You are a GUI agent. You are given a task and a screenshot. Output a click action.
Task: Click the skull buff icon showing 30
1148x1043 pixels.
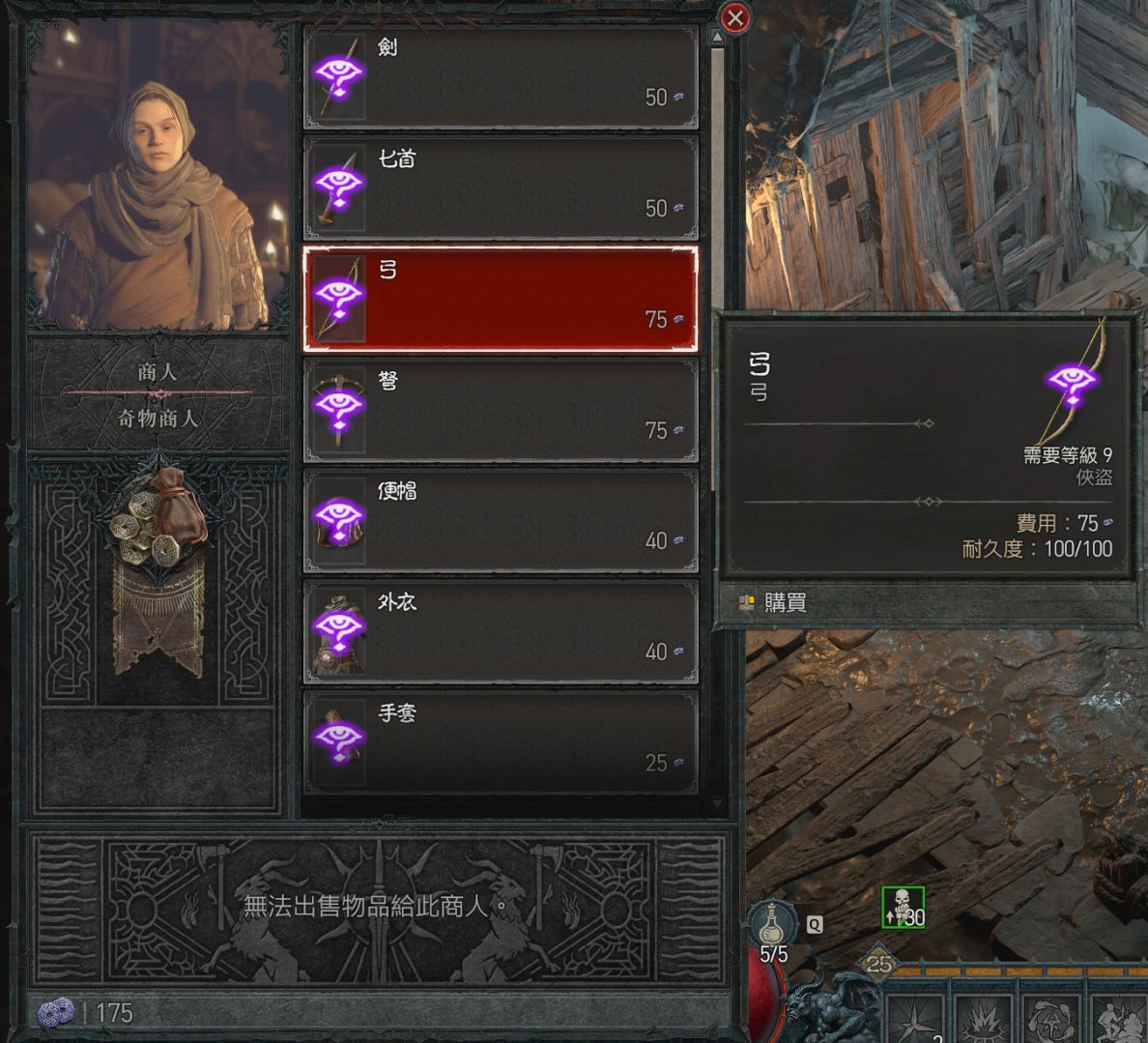(903, 907)
